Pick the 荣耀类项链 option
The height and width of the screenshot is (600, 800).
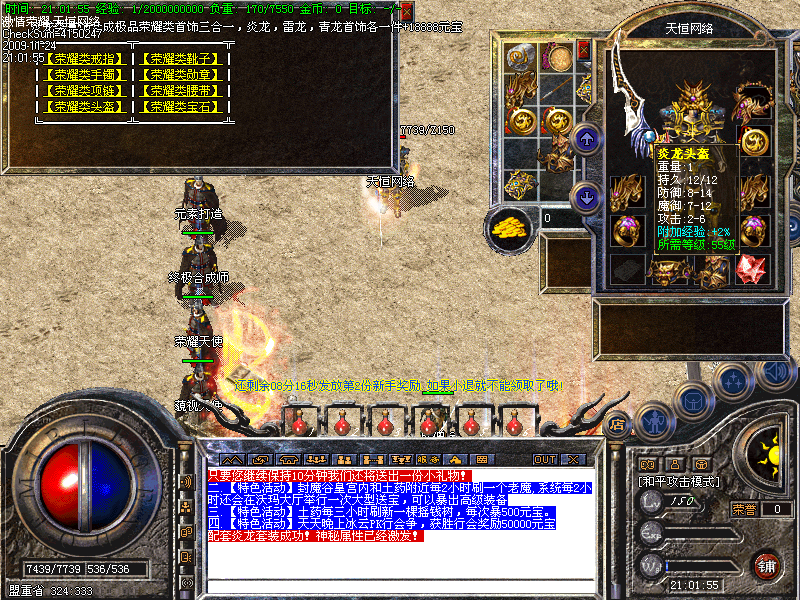point(82,91)
